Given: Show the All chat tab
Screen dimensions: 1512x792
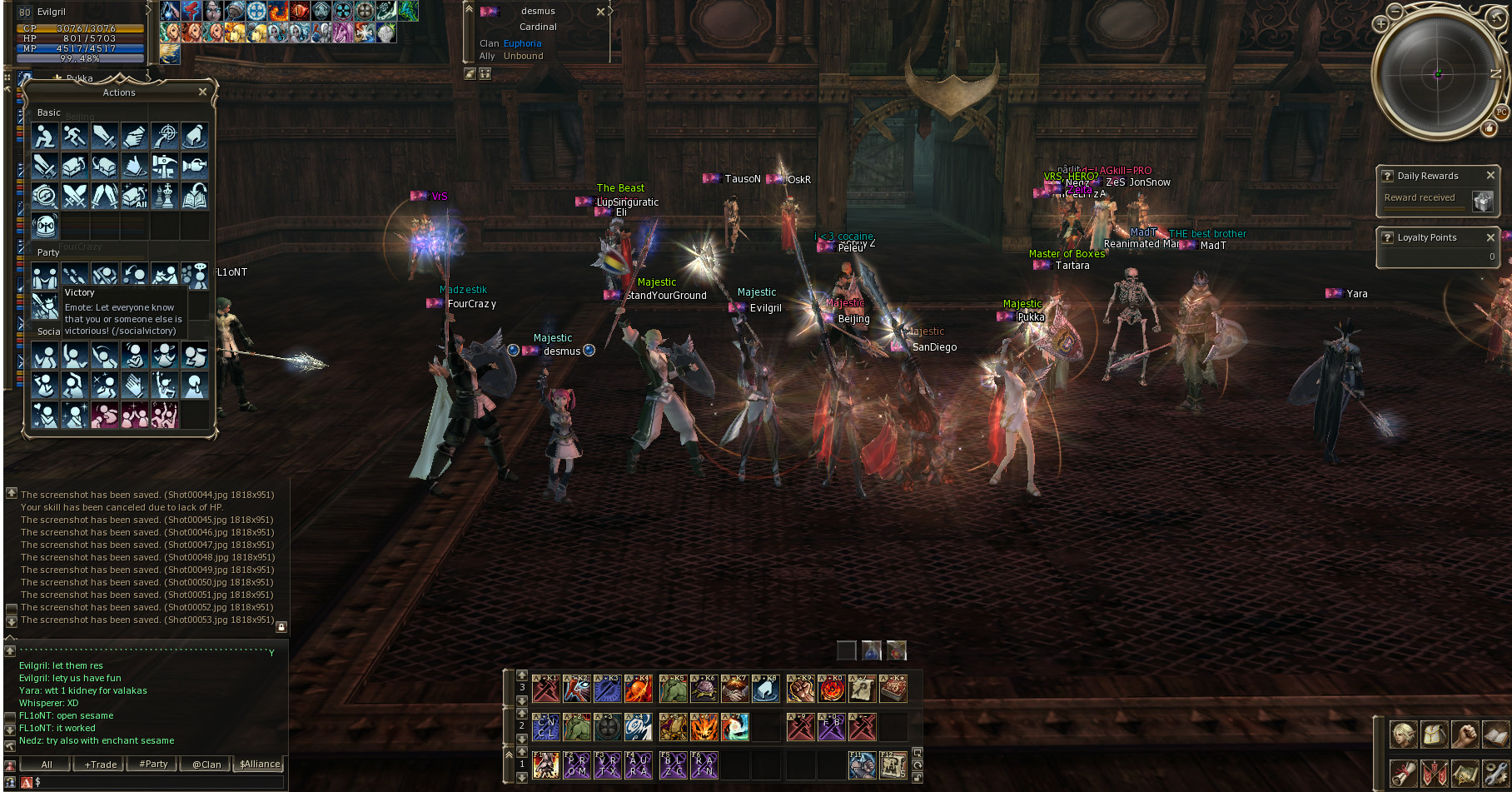Looking at the screenshot, I should pyautogui.click(x=47, y=765).
